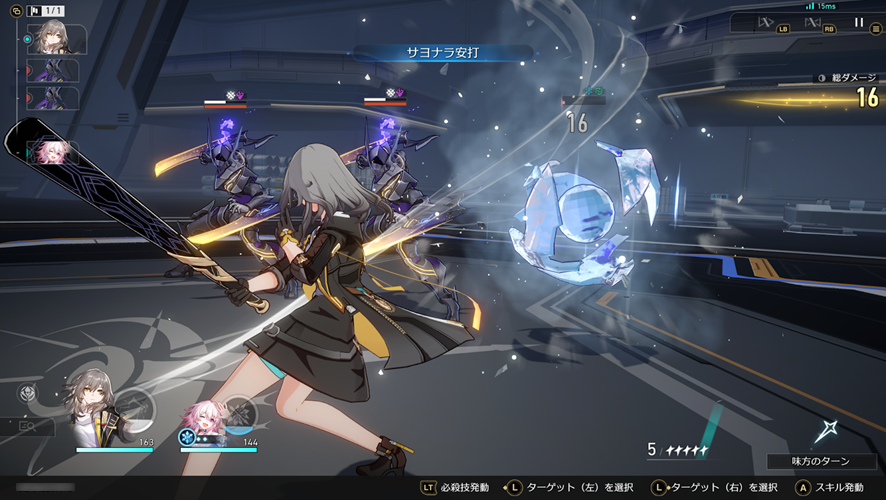Screen dimensions: 886x500
Task: Click the skill attack icon above 味方のターン
Action: point(826,432)
